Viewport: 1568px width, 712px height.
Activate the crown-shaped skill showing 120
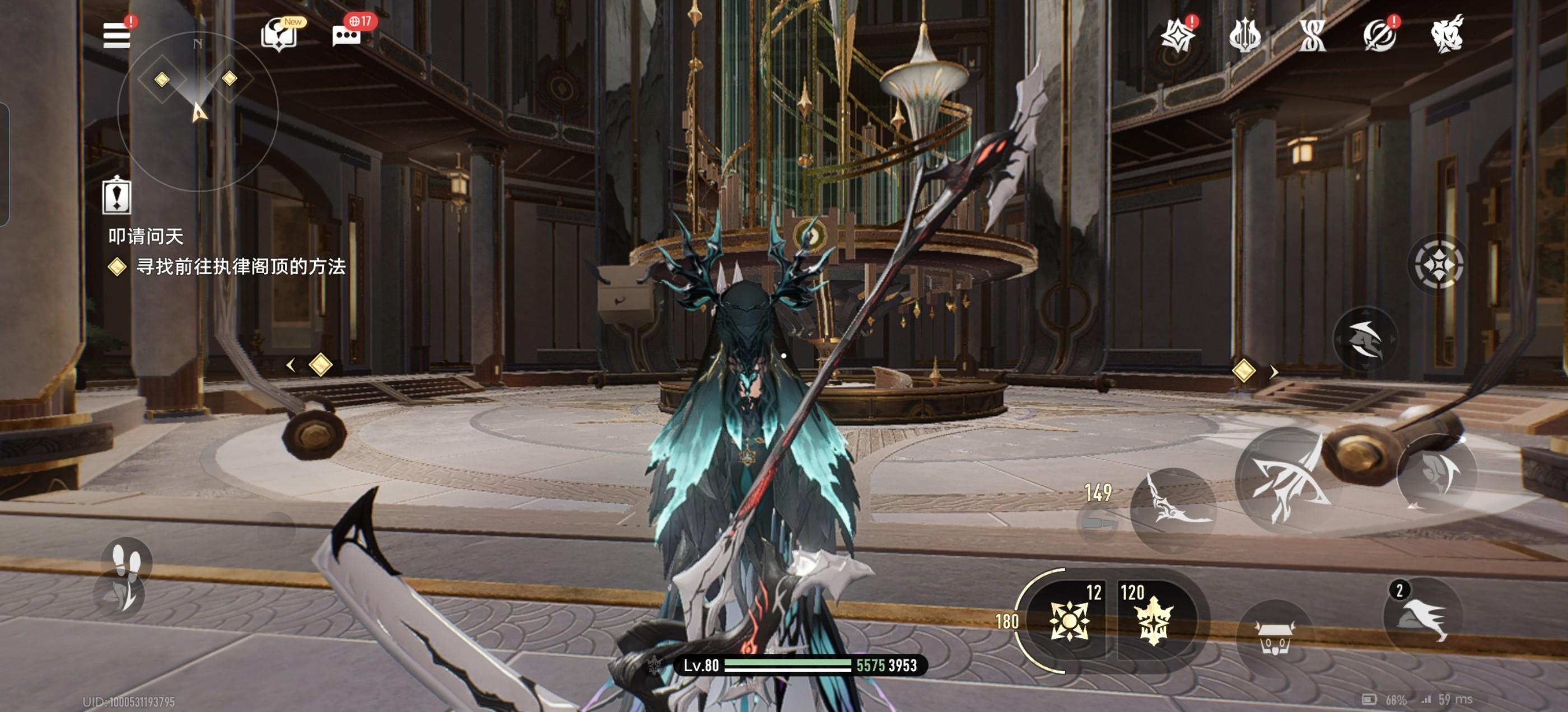tap(1154, 620)
